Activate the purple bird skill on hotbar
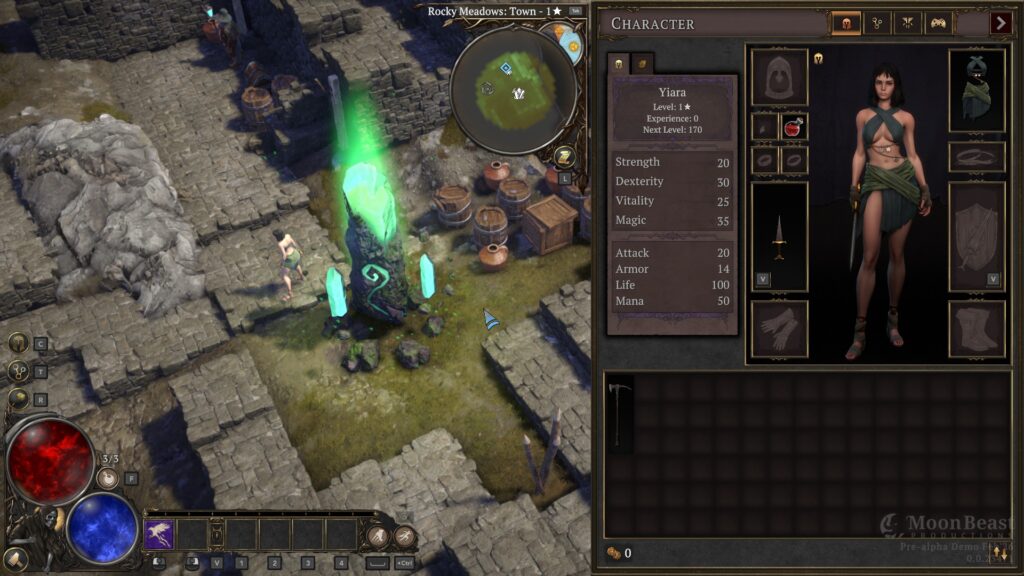Screen dimensions: 1024x576 coord(159,534)
